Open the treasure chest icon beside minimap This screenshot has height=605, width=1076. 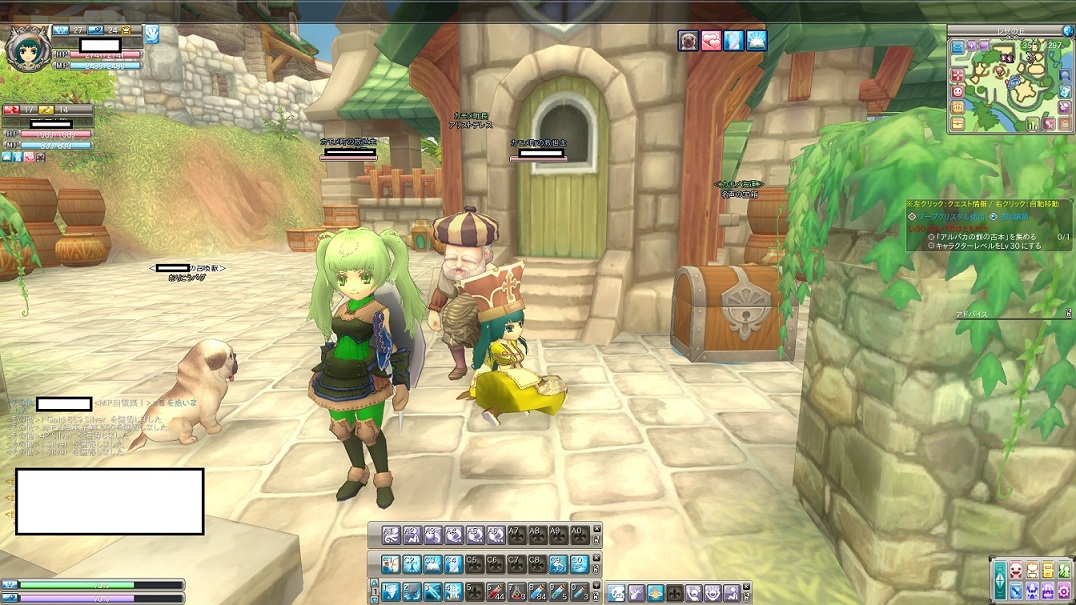(x=958, y=123)
